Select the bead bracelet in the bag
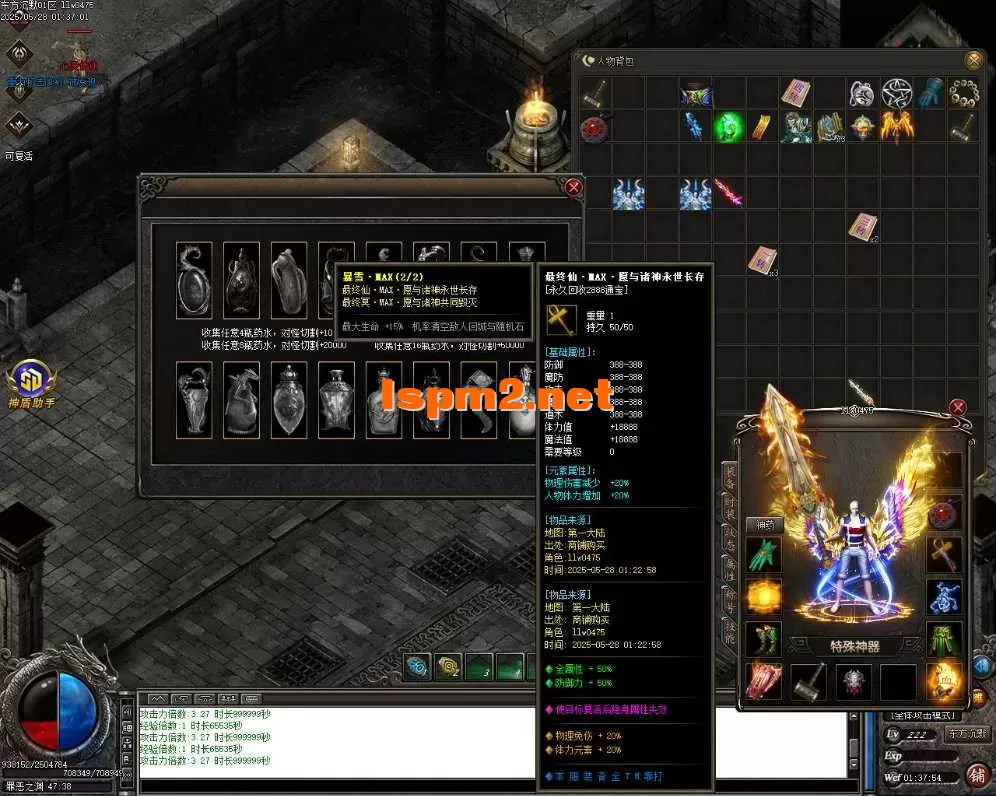996x796 pixels. point(962,93)
